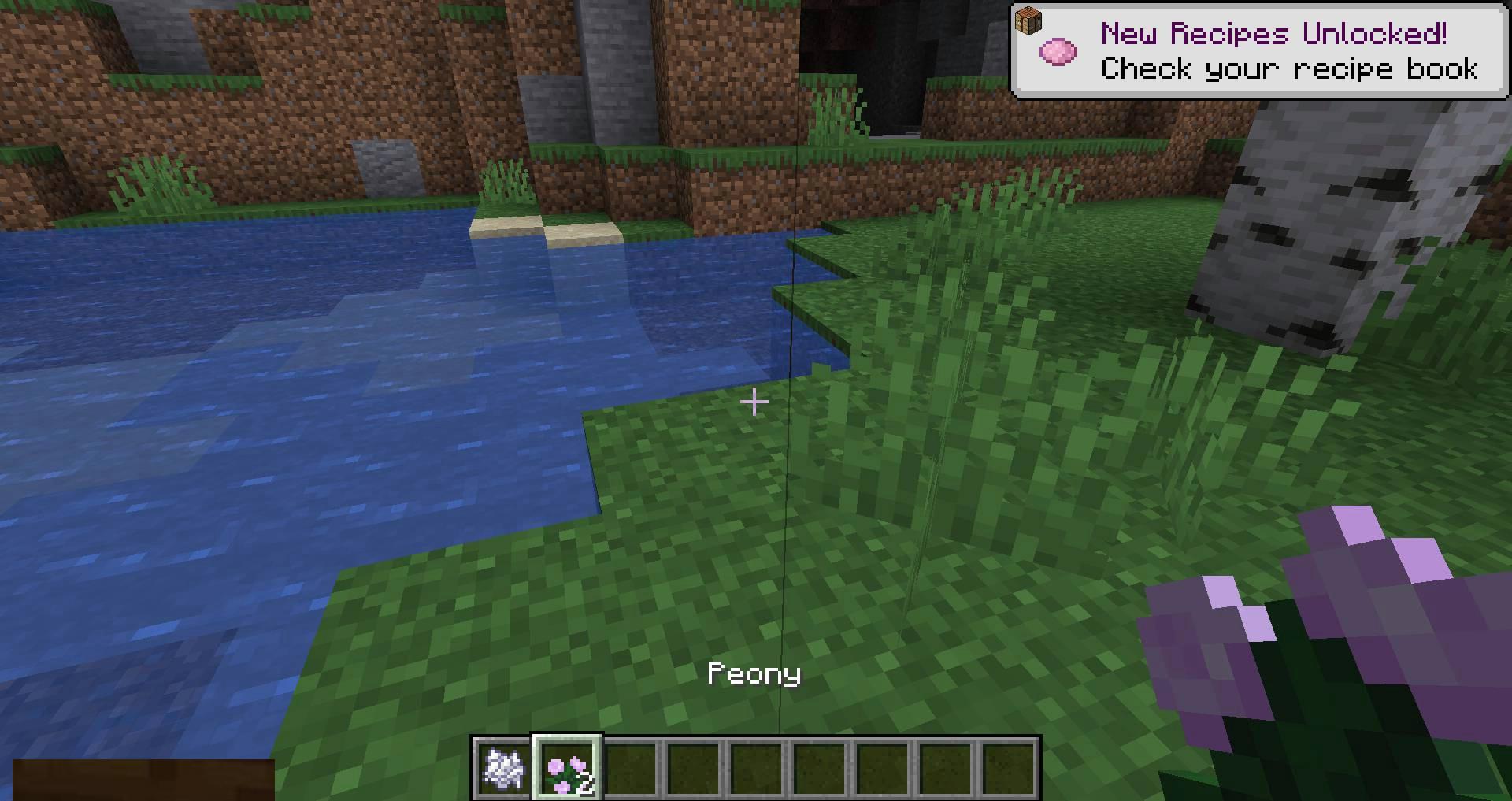Select the bone meal hotbar slot
Screen dimensions: 1512x801
[503, 768]
